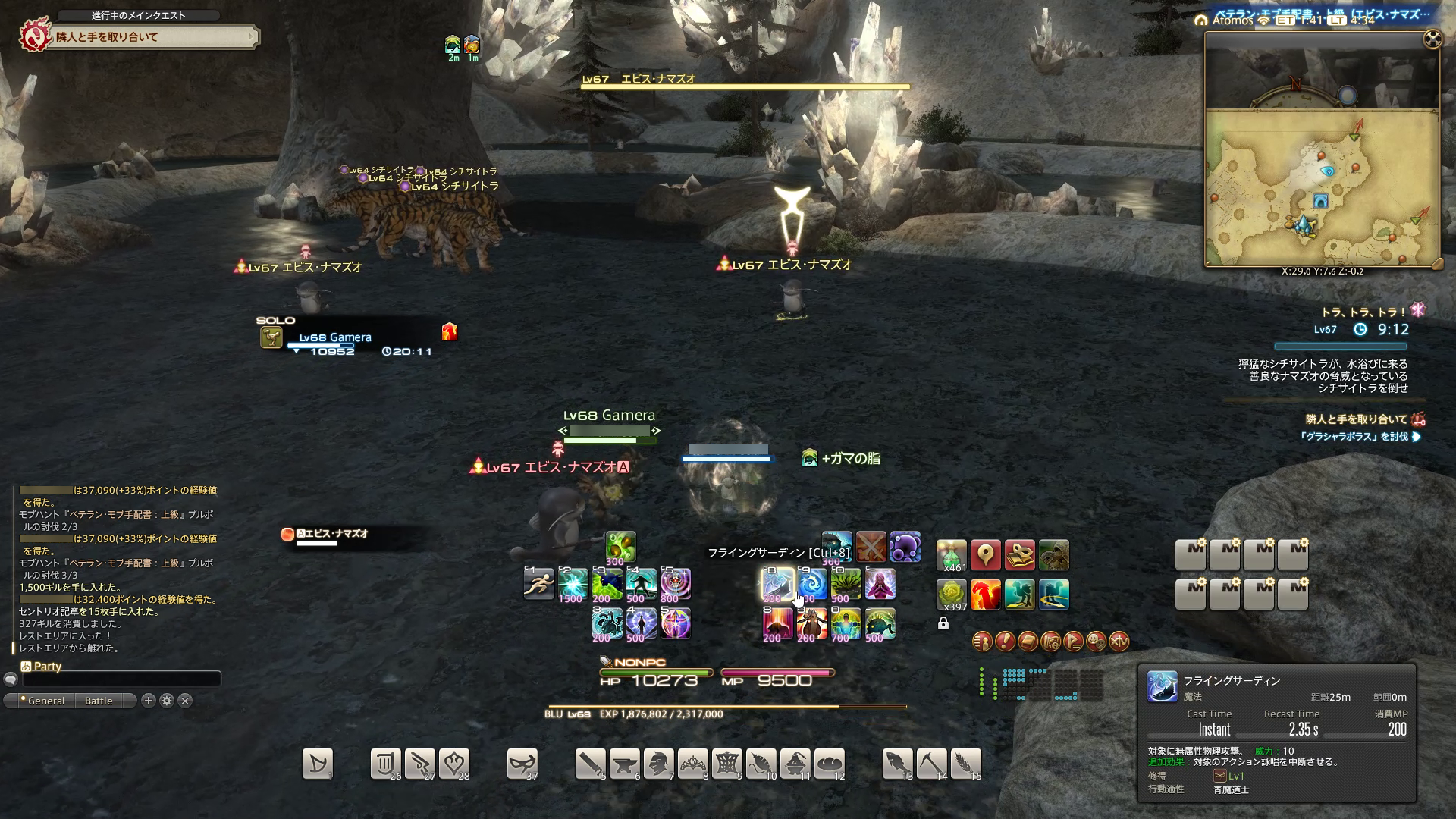The image size is (1456, 819).
Task: Focus the chat text input box
Action: [121, 679]
